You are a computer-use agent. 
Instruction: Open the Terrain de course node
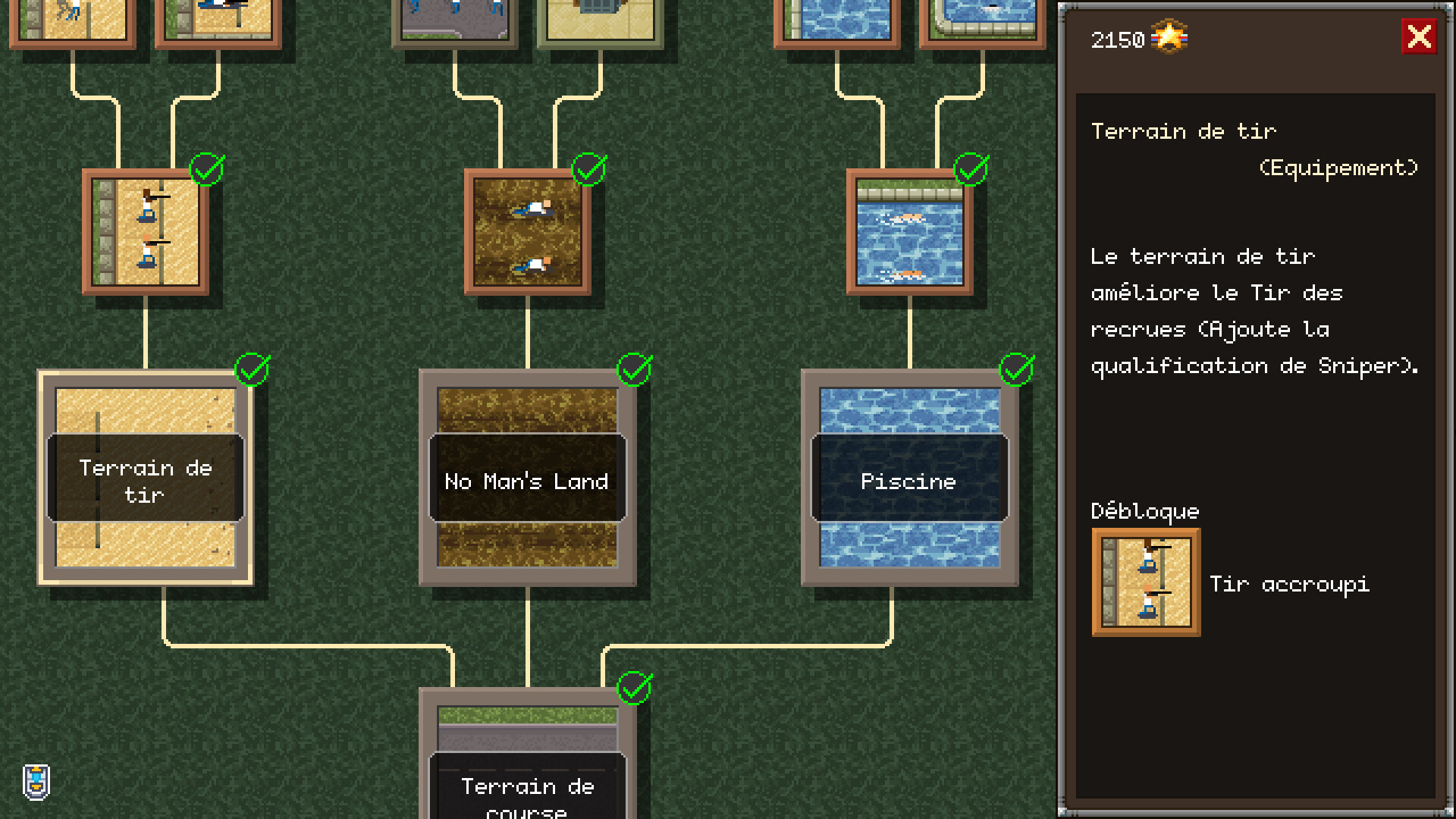tap(528, 758)
